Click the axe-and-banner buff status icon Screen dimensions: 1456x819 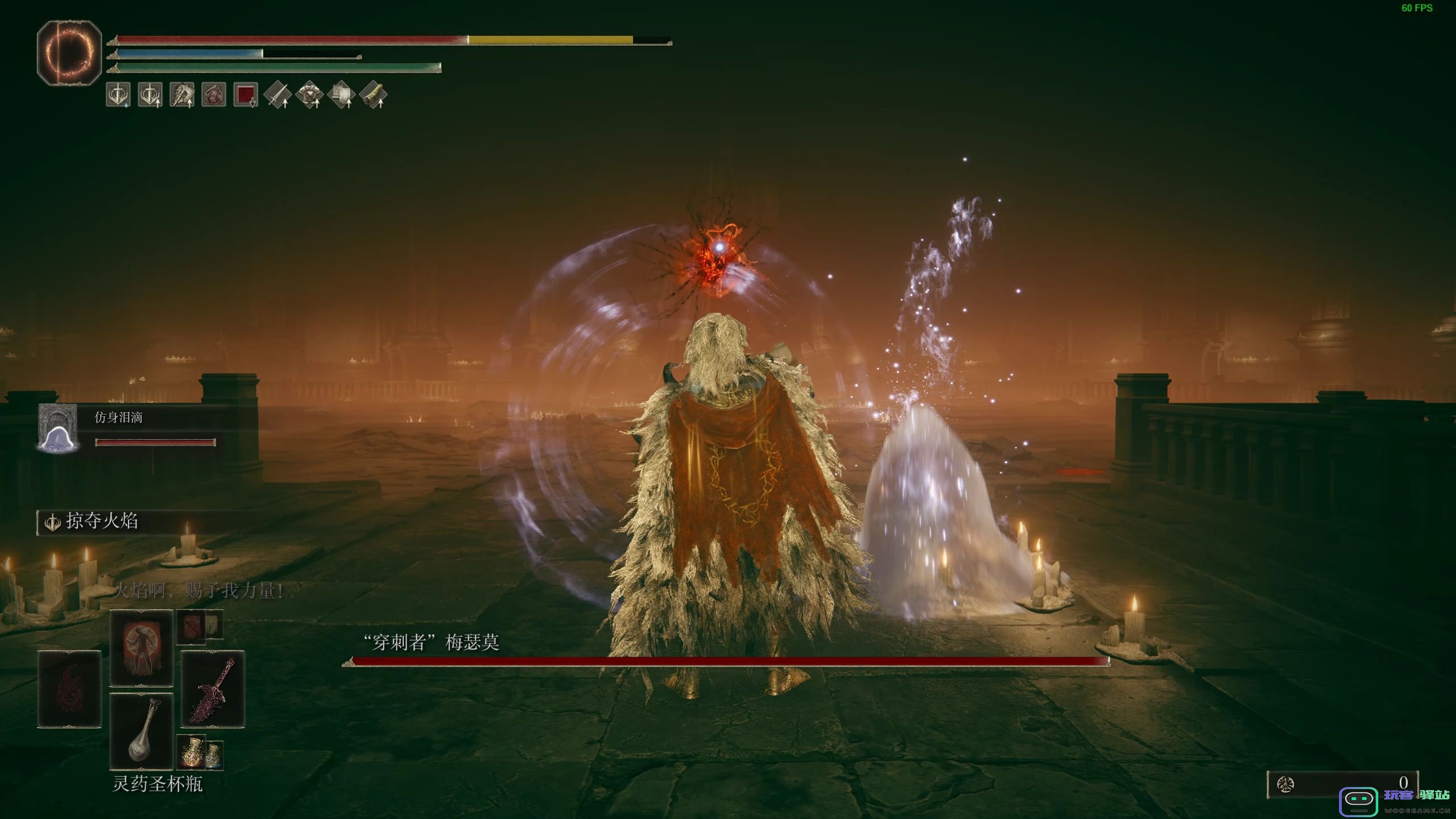pos(182,94)
